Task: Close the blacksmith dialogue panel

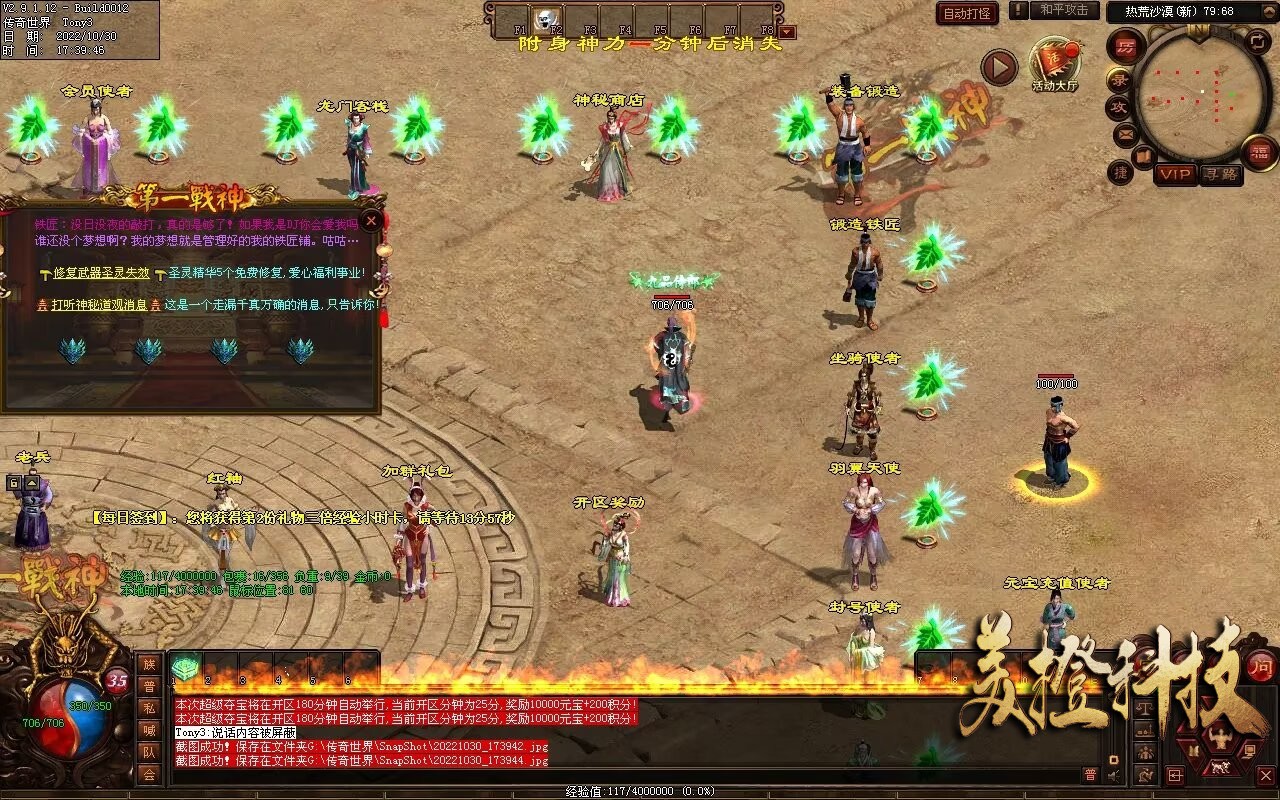Action: (371, 220)
